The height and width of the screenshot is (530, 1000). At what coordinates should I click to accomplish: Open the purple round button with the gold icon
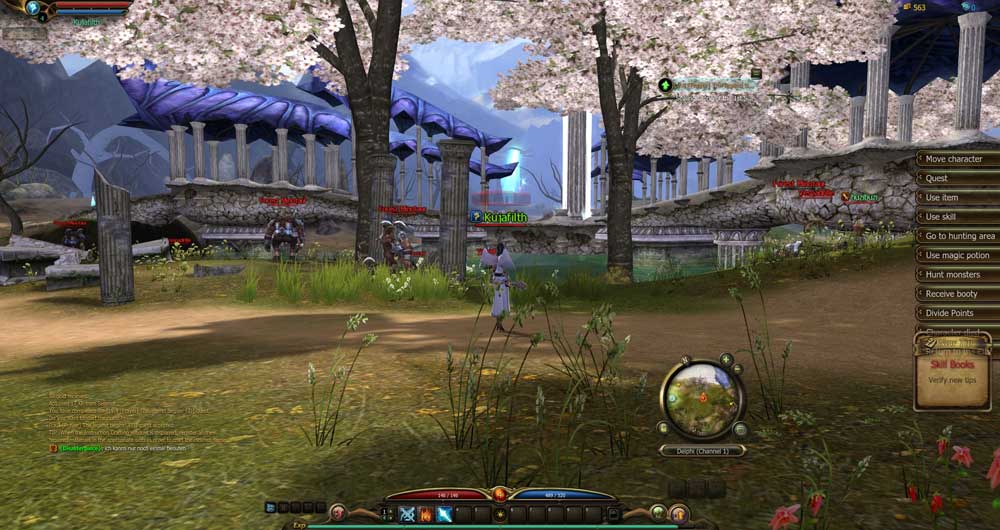click(x=679, y=513)
